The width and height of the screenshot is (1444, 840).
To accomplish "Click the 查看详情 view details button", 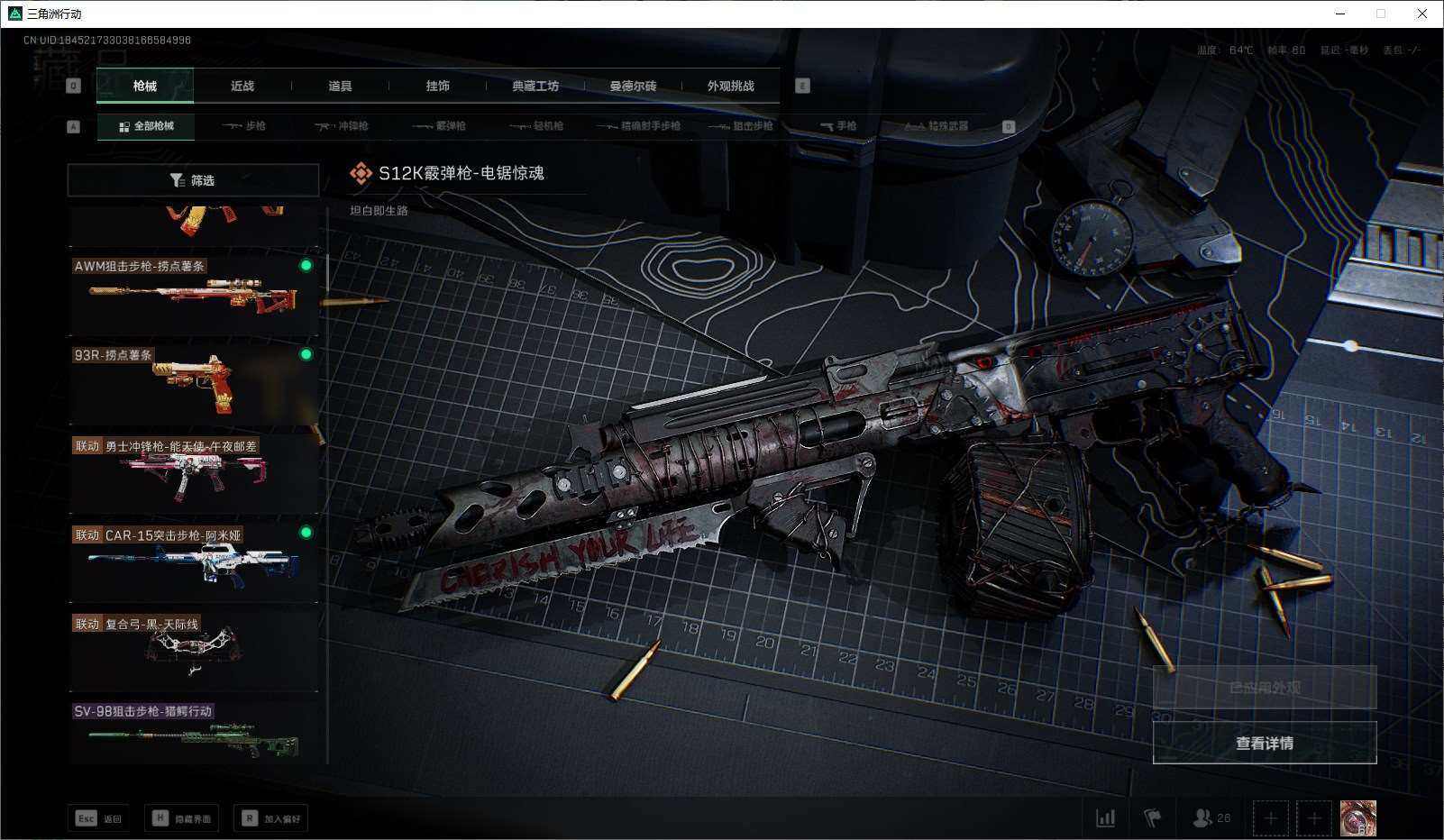I will [1264, 743].
